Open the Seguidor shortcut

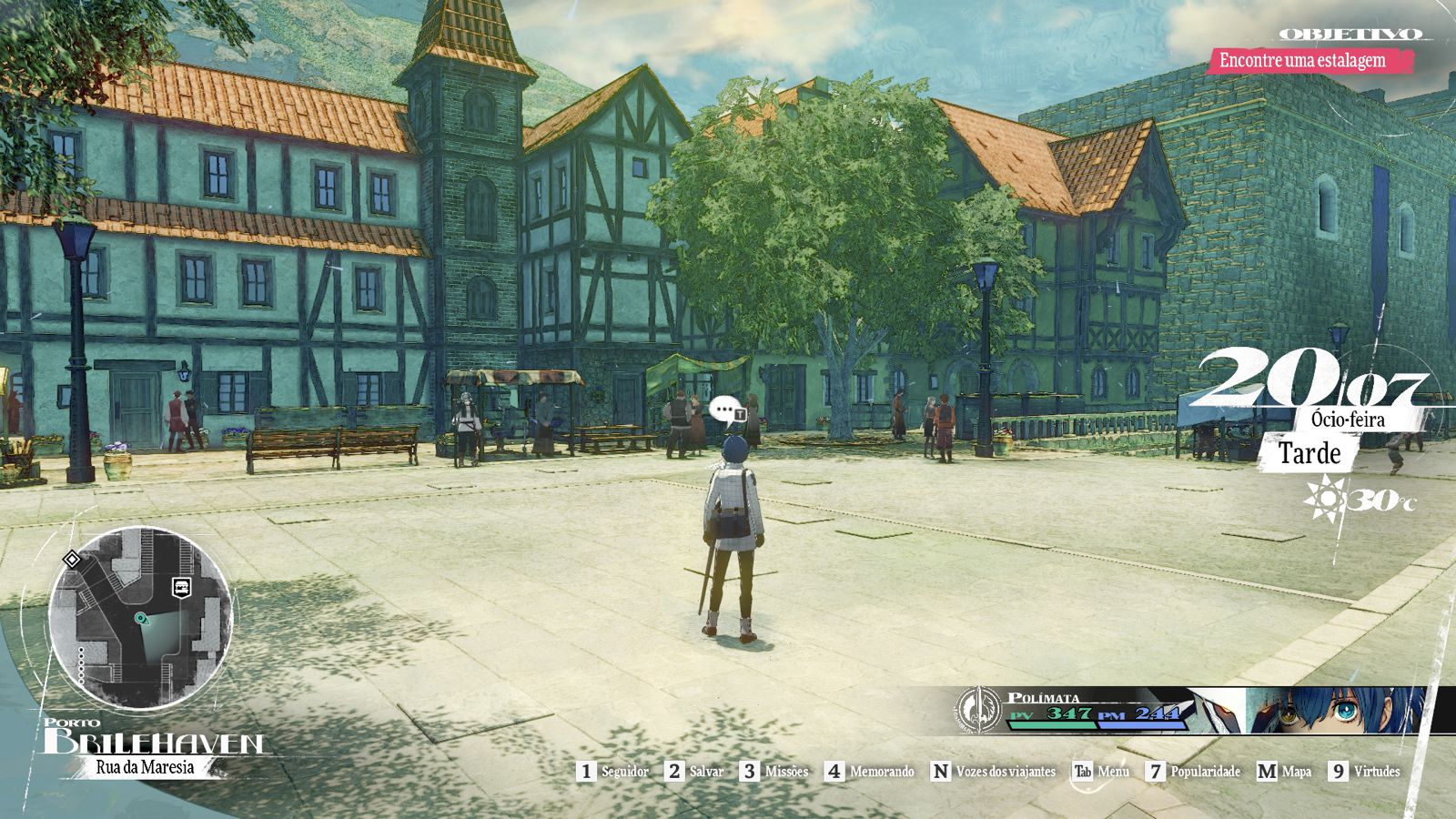tap(614, 772)
